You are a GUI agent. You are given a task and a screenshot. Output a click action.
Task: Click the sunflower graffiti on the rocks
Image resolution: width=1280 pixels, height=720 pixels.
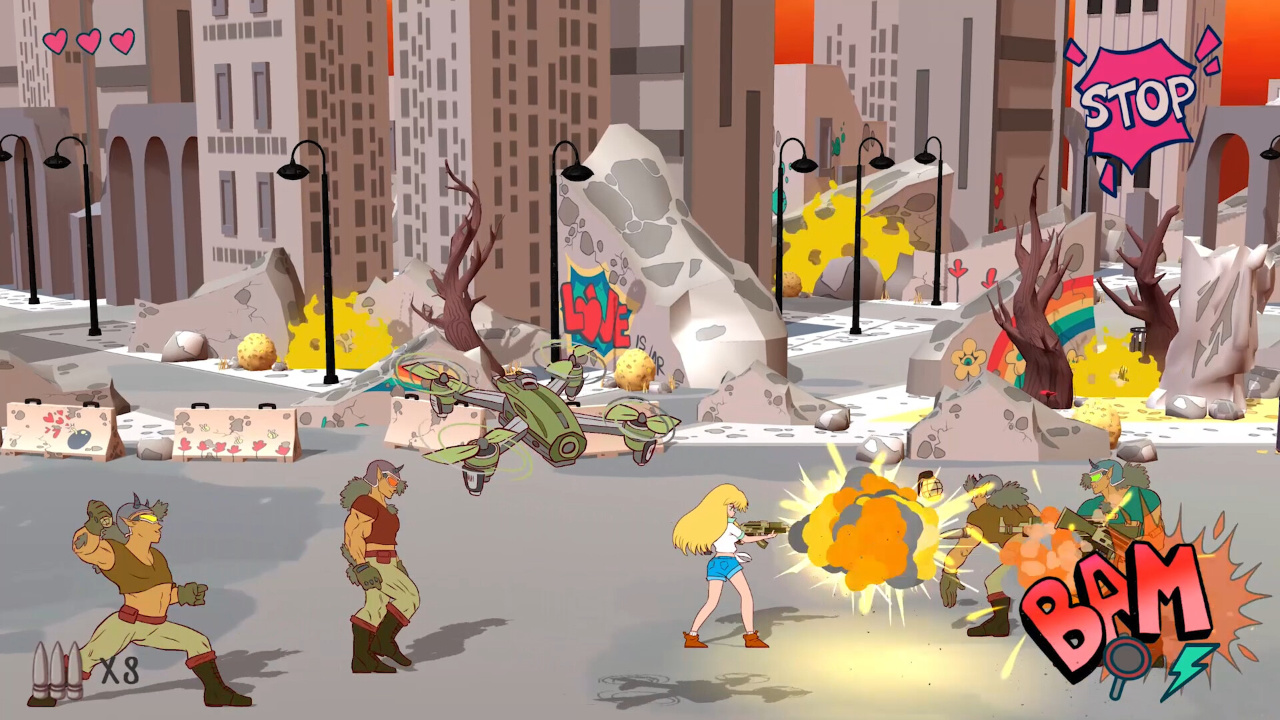968,359
